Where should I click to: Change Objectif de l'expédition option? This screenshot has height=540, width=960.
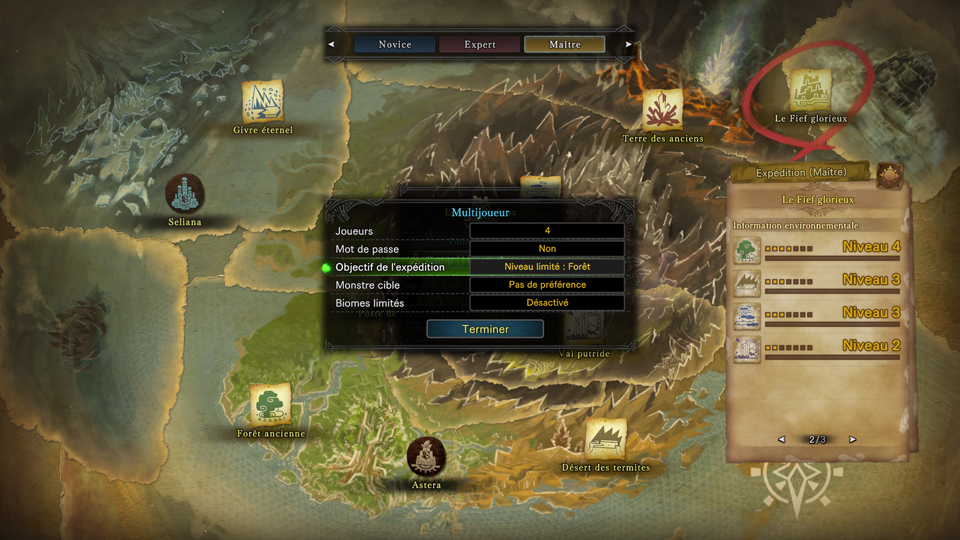(x=547, y=267)
